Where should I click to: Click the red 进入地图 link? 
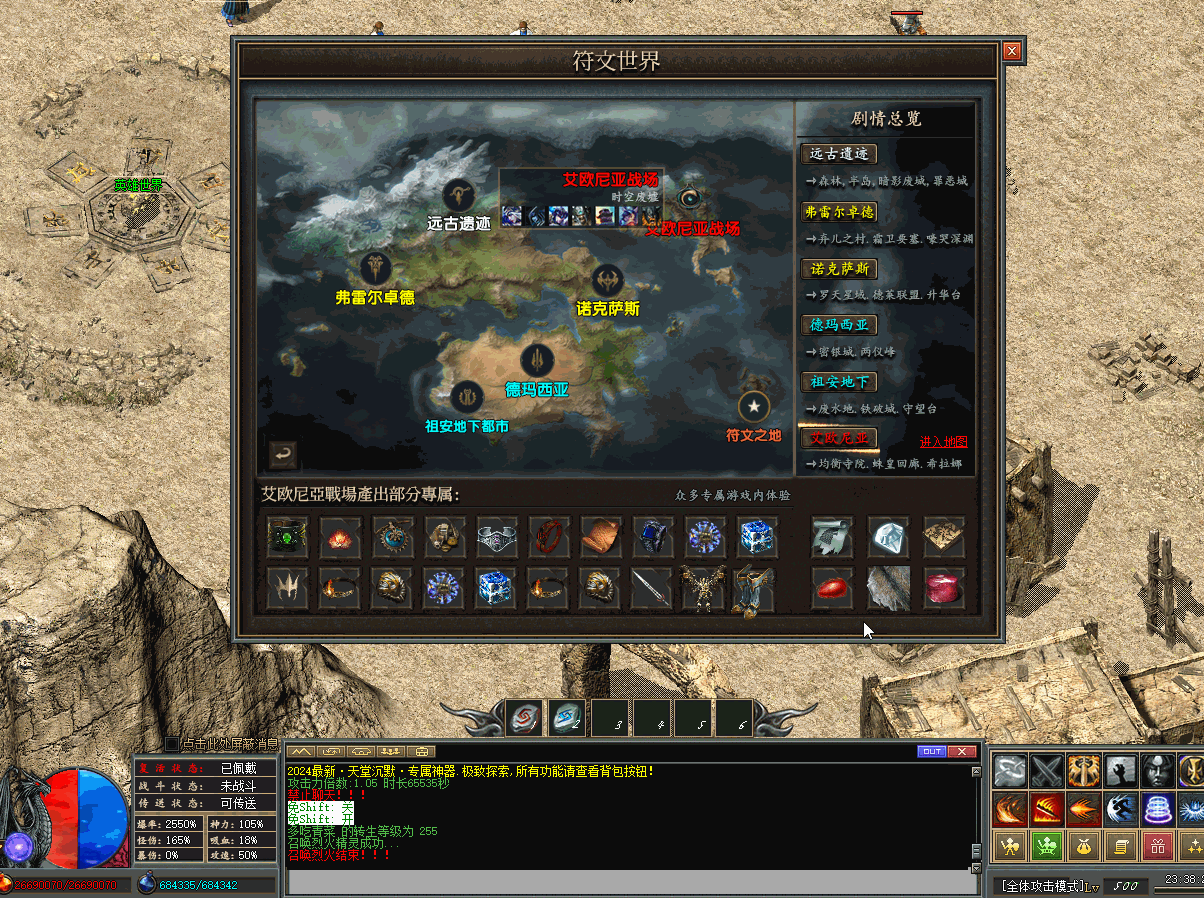click(943, 442)
